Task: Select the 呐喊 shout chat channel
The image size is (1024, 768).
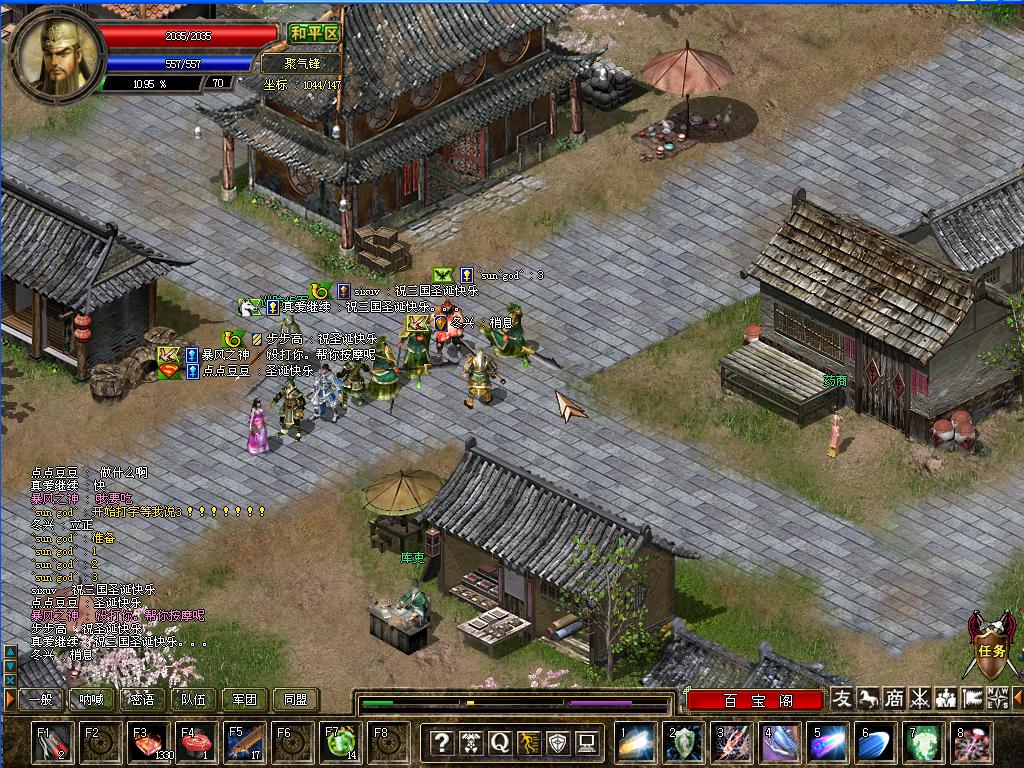Action: coord(92,700)
